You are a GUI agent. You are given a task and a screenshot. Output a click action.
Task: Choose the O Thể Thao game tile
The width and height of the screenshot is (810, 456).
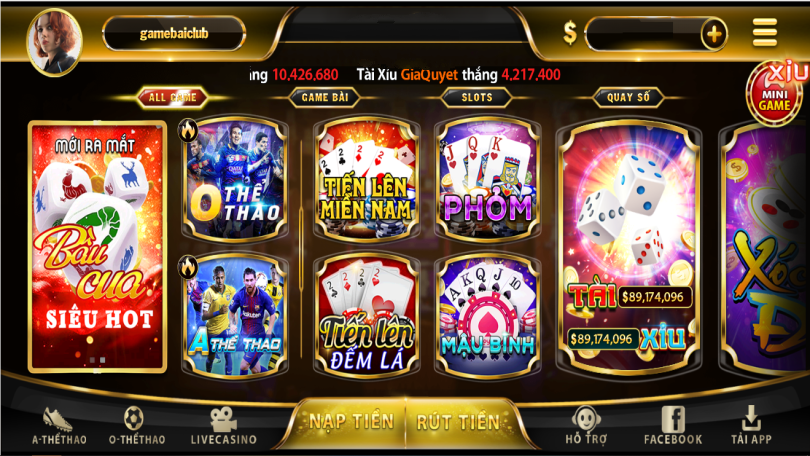point(234,181)
